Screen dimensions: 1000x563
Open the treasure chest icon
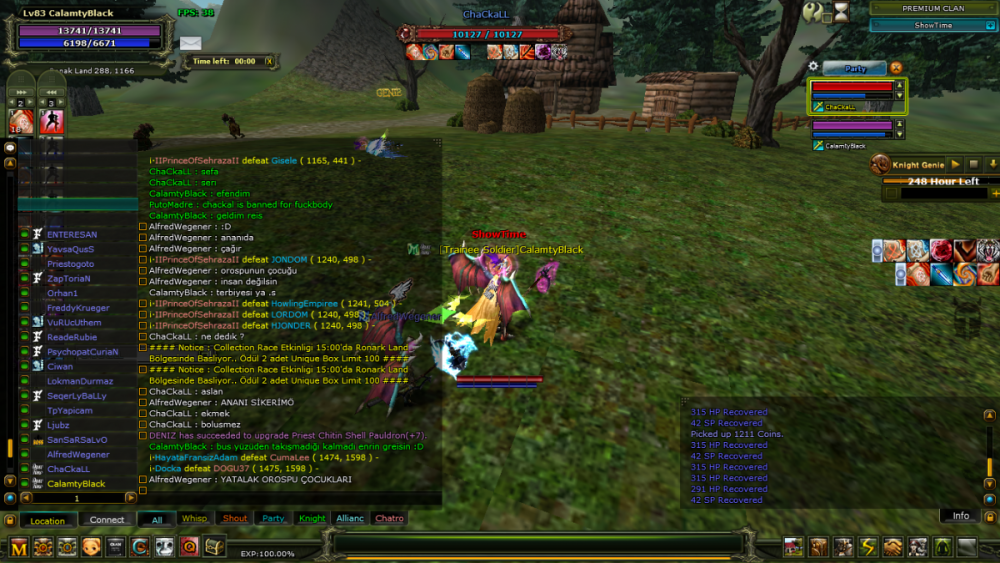tap(214, 547)
